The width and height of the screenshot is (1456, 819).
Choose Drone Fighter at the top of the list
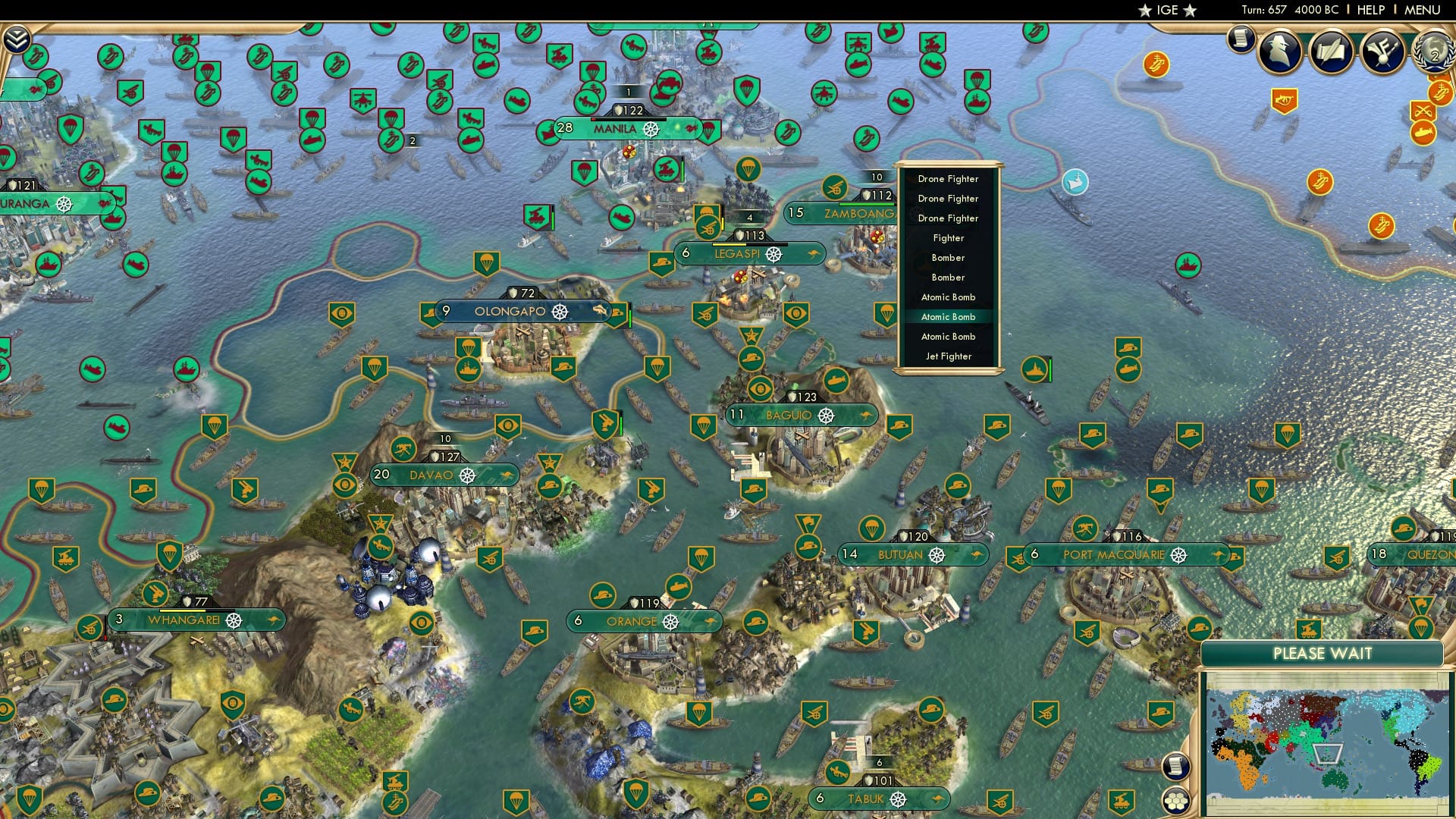[947, 178]
